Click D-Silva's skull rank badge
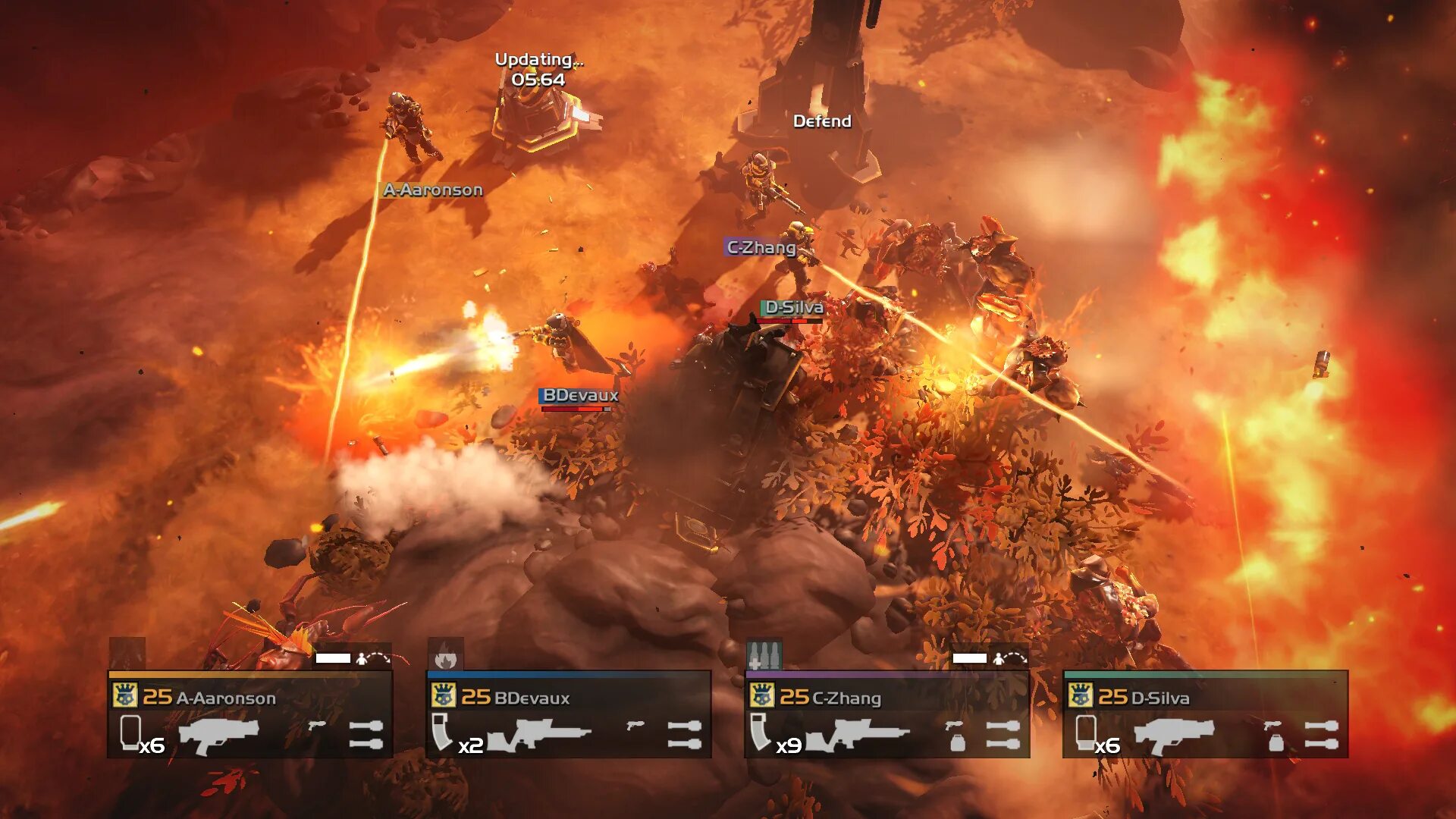 point(1080,695)
